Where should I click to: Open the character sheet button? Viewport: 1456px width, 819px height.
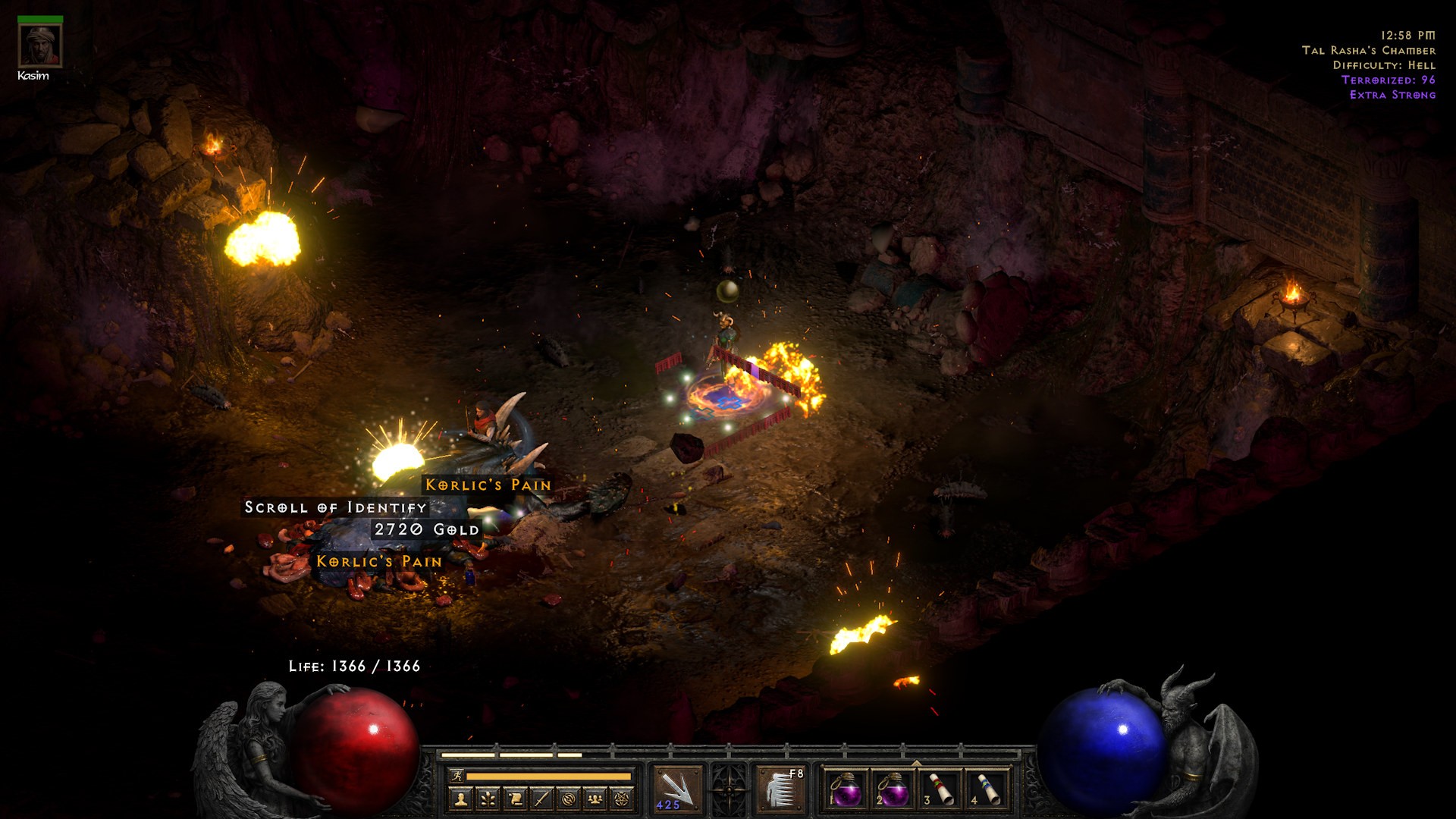pos(461,799)
